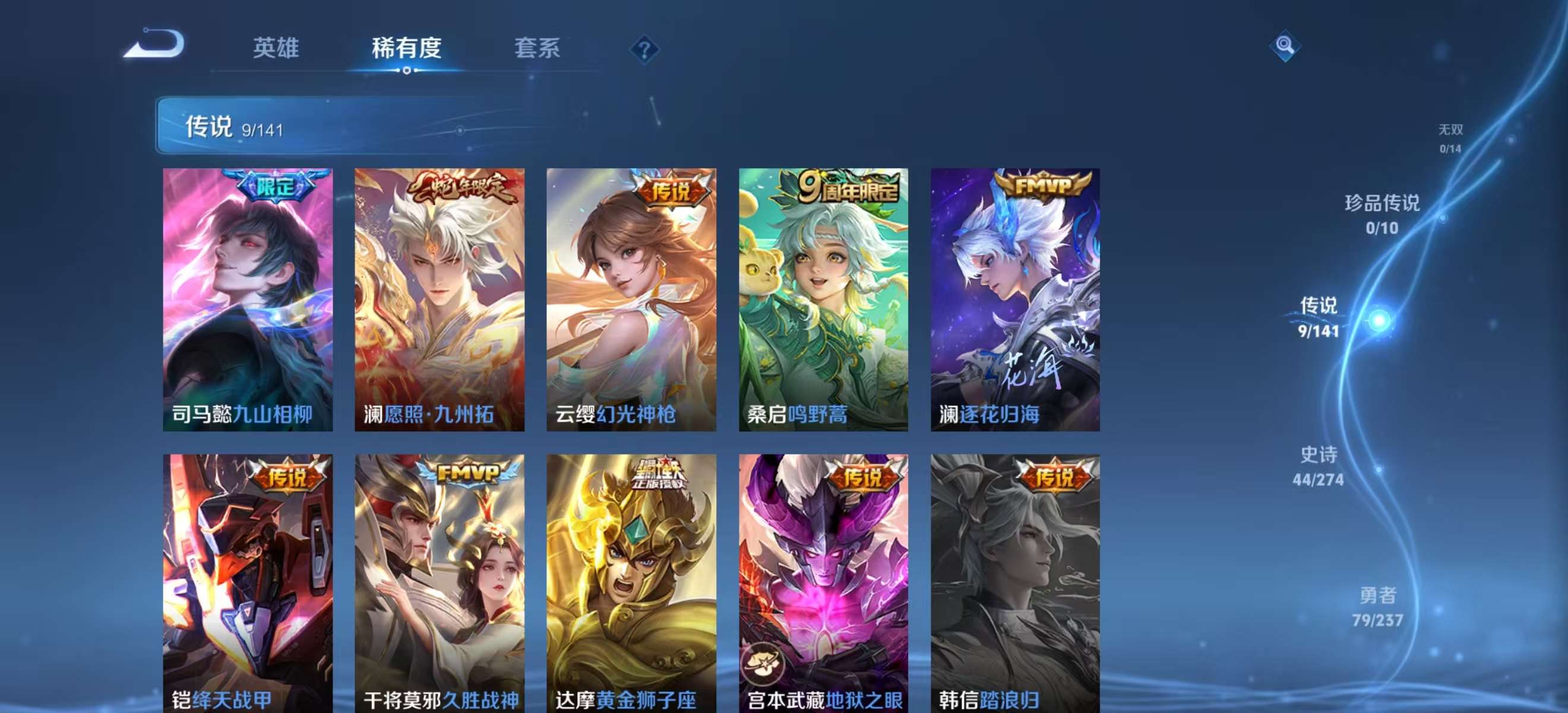Image resolution: width=1568 pixels, height=713 pixels.
Task: Select the 稀有度 tab
Action: click(407, 49)
